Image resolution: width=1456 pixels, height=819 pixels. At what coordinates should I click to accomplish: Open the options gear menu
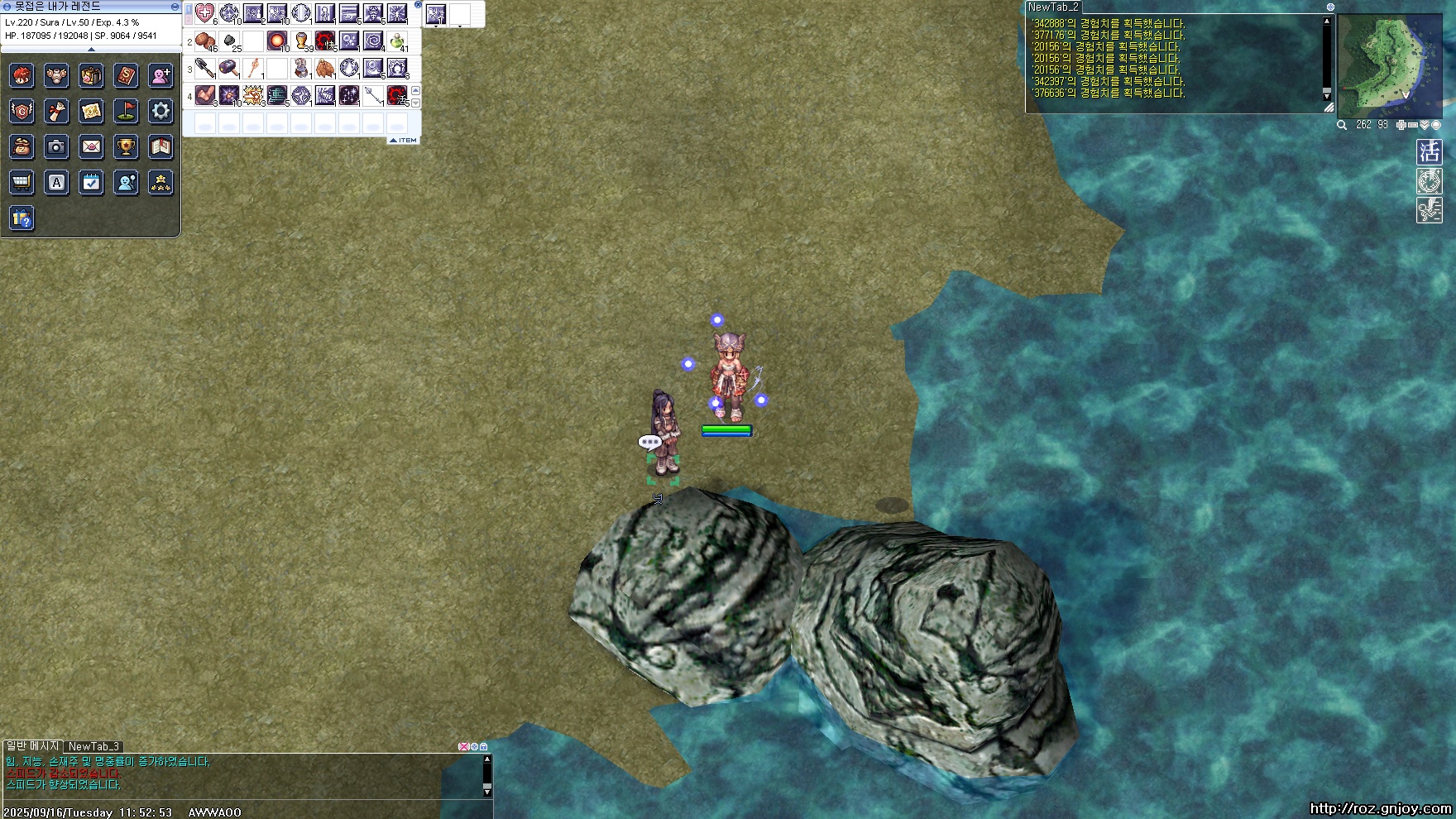click(x=160, y=111)
